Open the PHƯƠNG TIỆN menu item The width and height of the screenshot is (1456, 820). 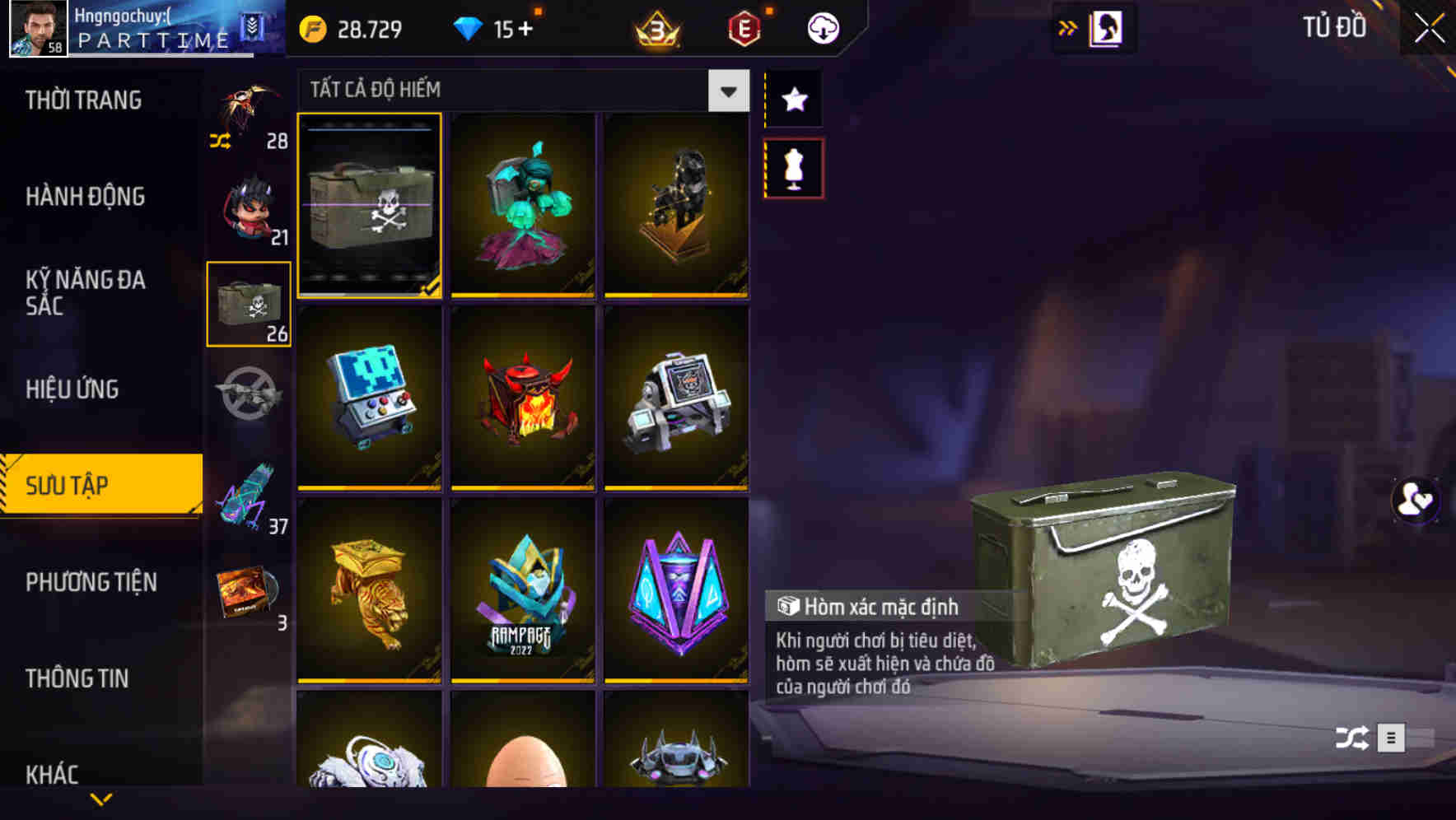pyautogui.click(x=91, y=582)
